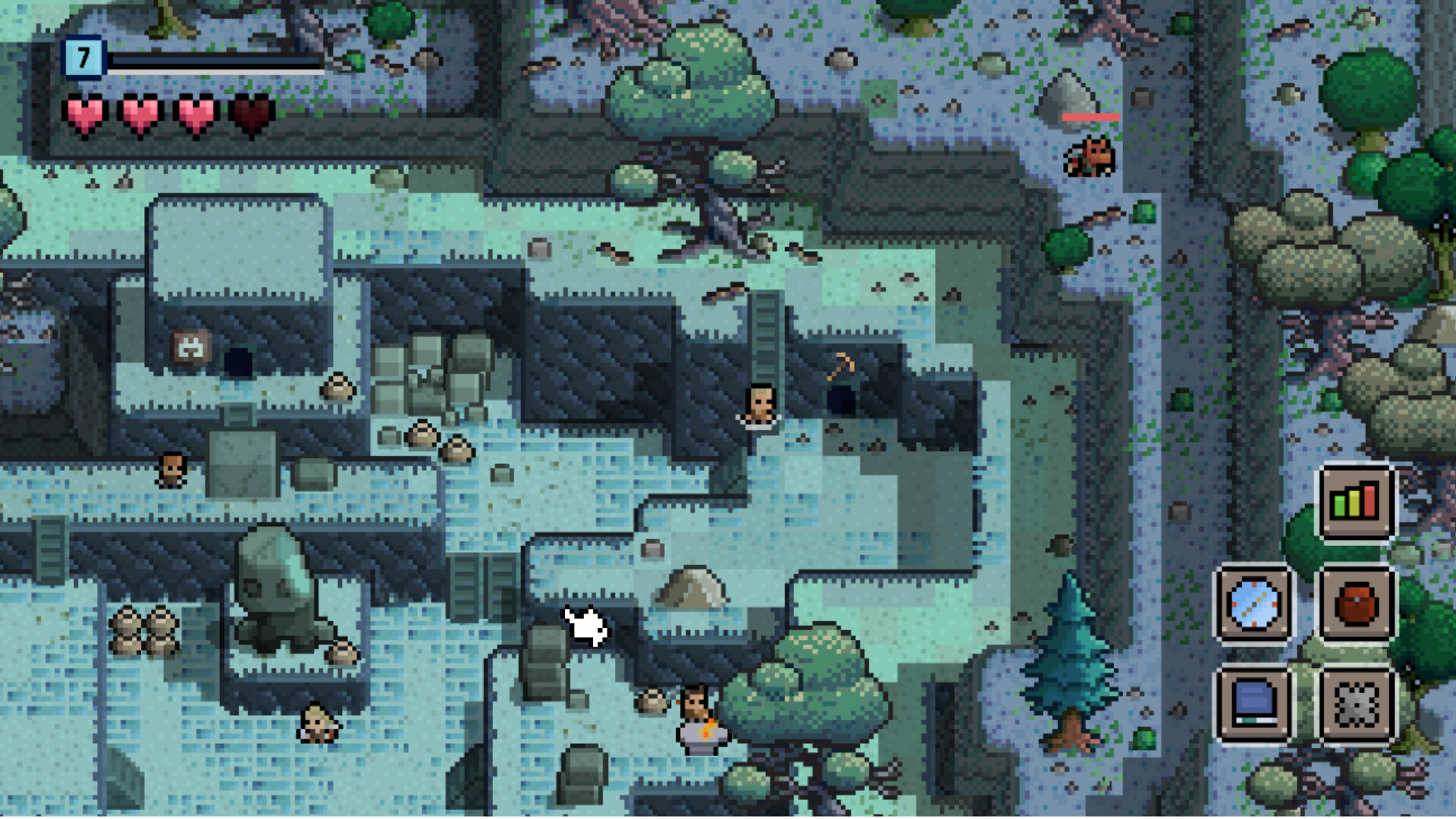
Task: Click the dark mine entrance near the pickaxe
Action: click(x=842, y=398)
